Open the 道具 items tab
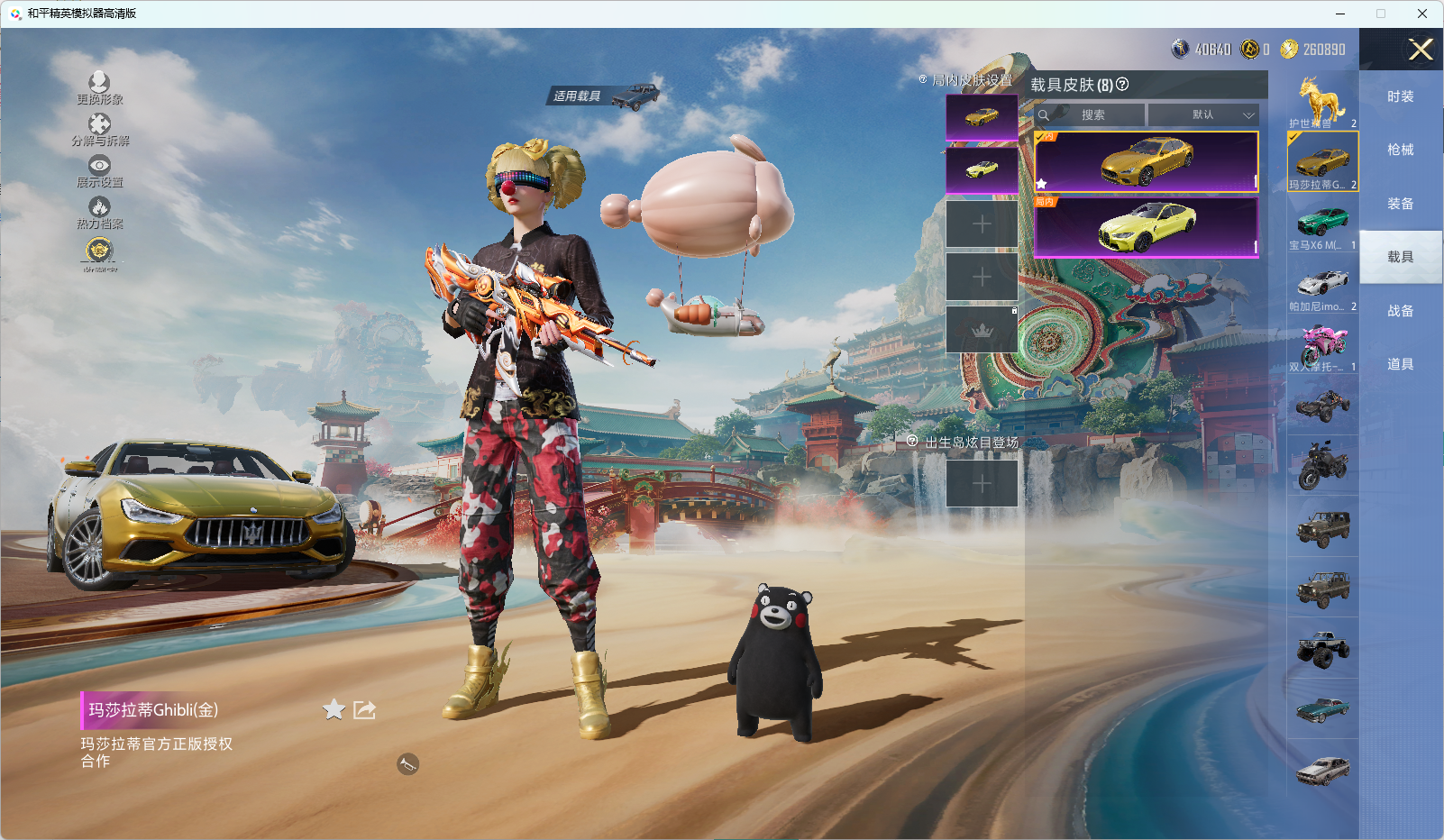 point(1400,364)
